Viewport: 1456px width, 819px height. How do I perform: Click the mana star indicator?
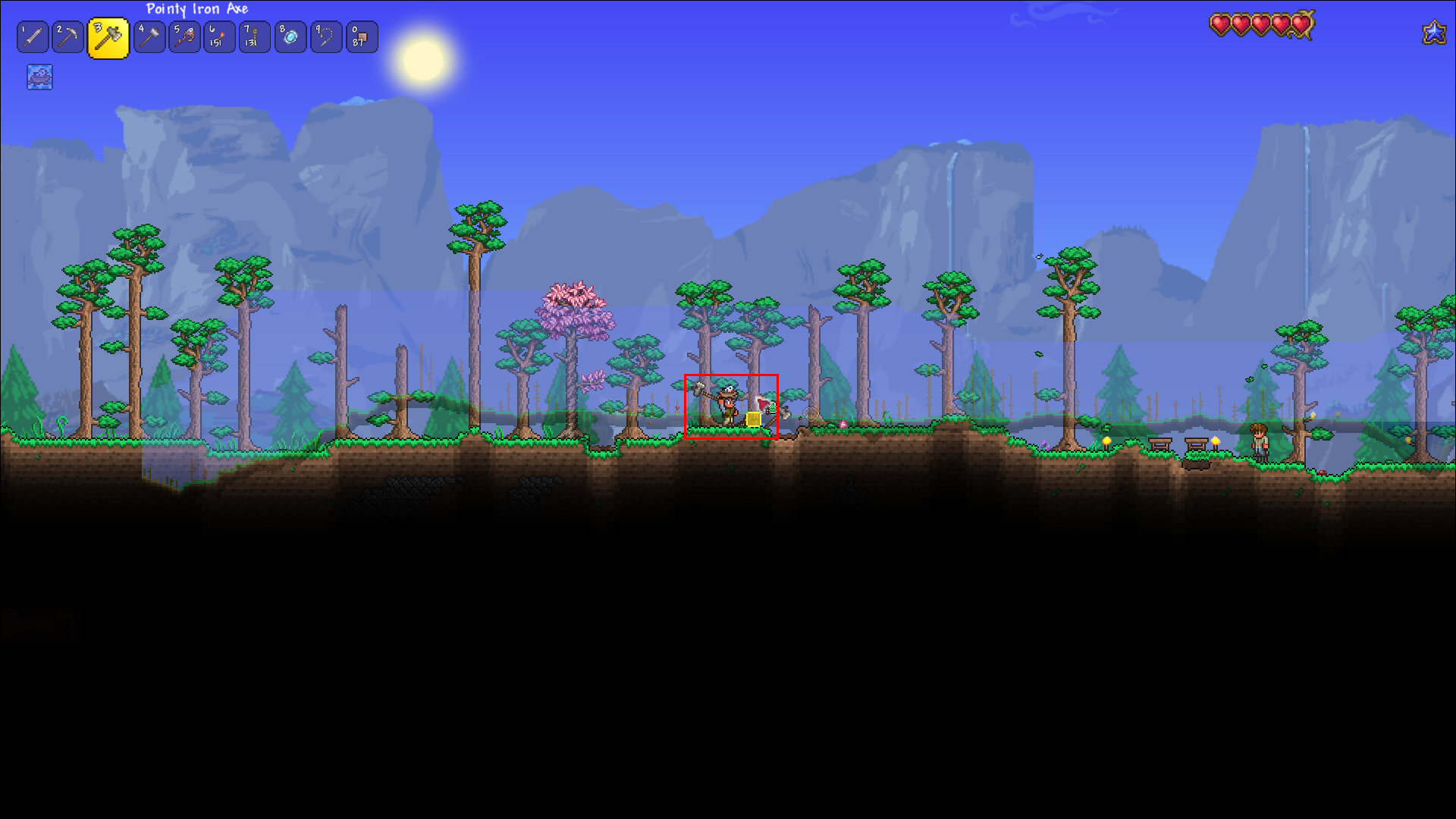click(x=1433, y=32)
